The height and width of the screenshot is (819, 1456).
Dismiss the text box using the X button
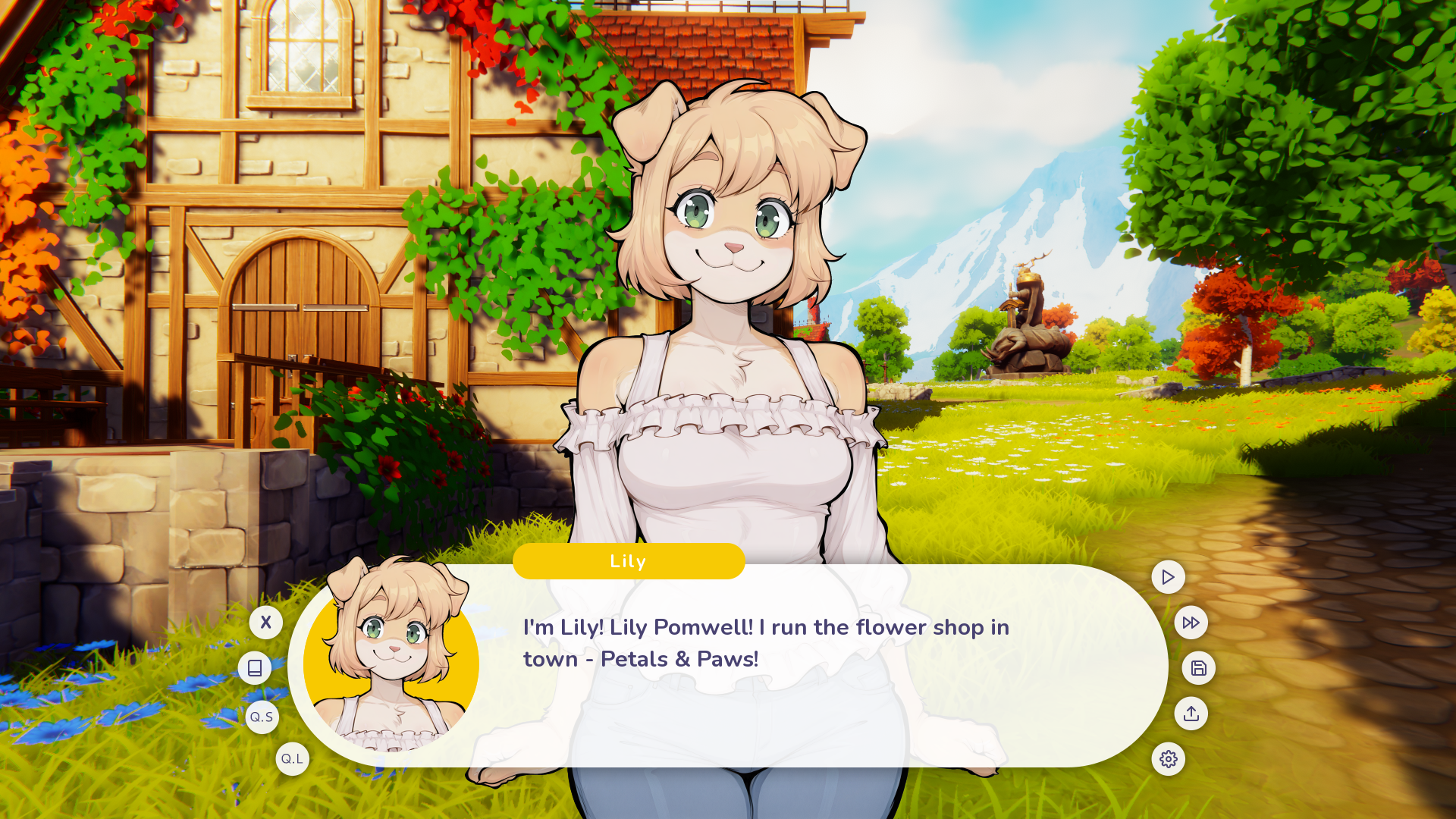(266, 623)
